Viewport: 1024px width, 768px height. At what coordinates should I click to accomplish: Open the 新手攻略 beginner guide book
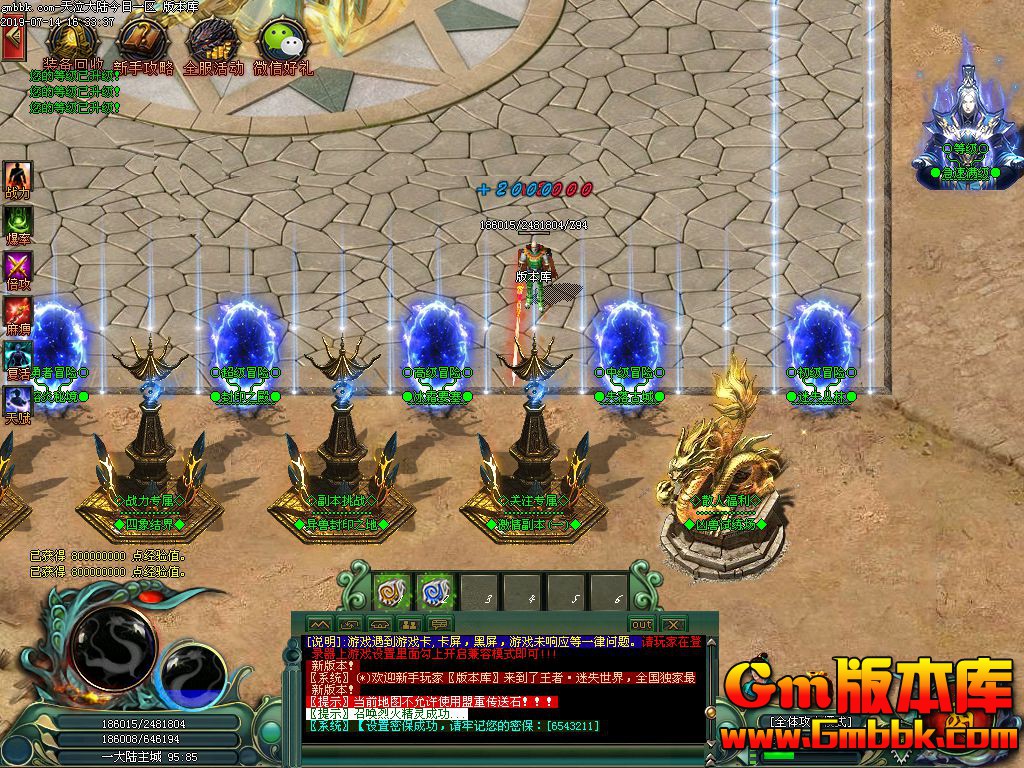(143, 43)
